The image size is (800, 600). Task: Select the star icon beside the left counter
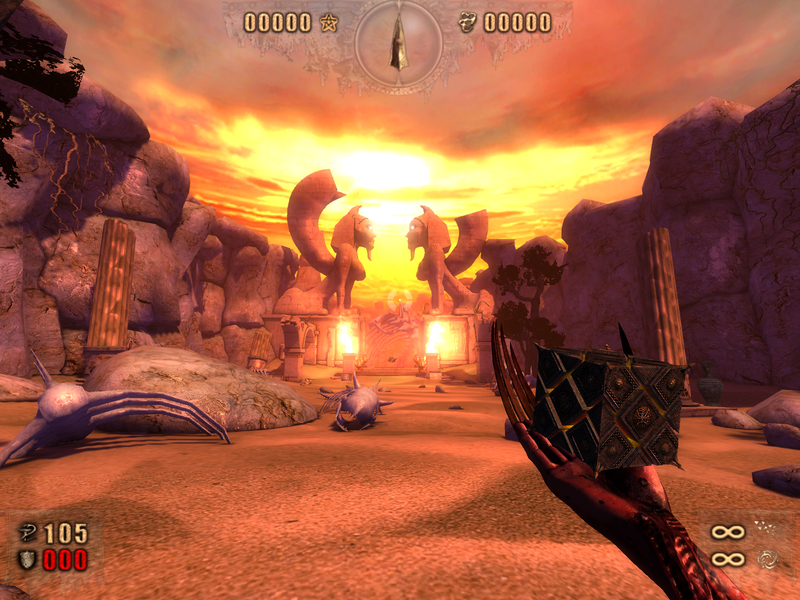click(x=329, y=22)
